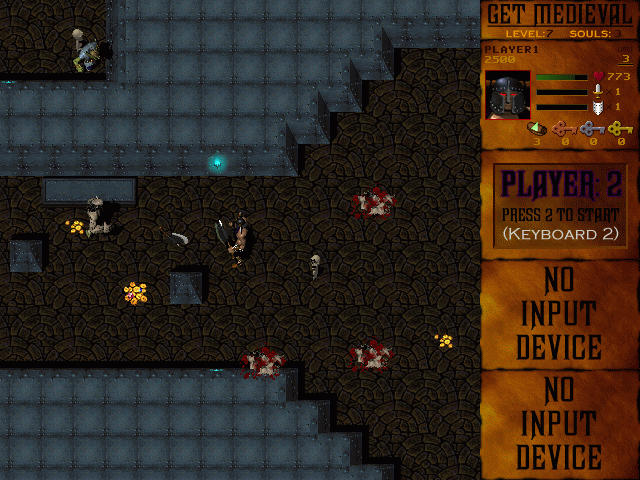Select the bronze key icon
This screenshot has height=480, width=640.
563,128
